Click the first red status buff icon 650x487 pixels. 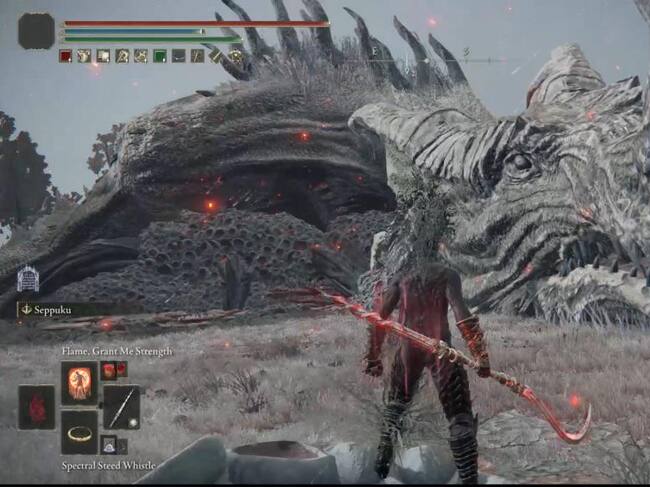[66, 56]
